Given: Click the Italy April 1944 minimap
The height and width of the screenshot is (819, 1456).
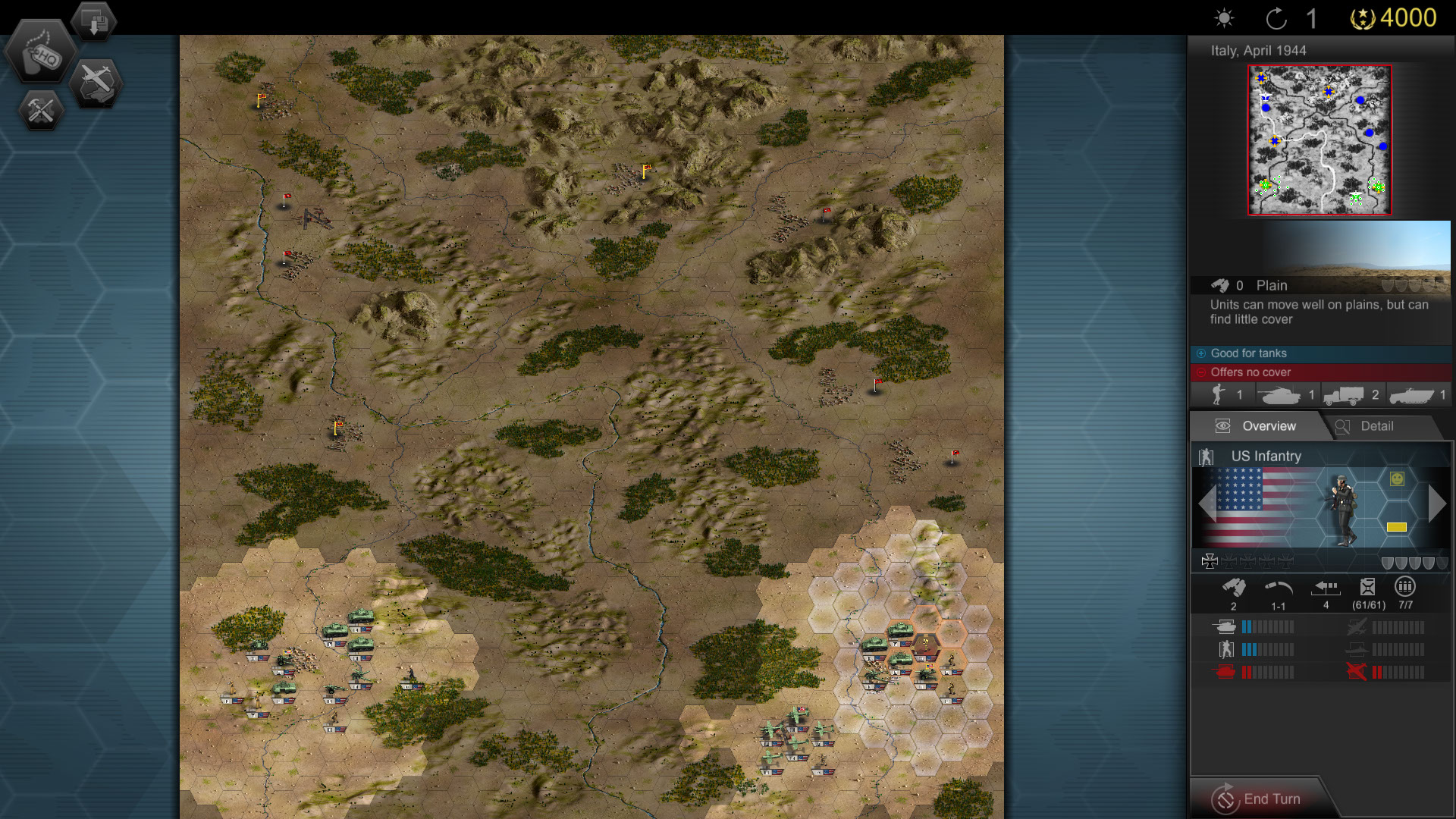Looking at the screenshot, I should [1320, 140].
